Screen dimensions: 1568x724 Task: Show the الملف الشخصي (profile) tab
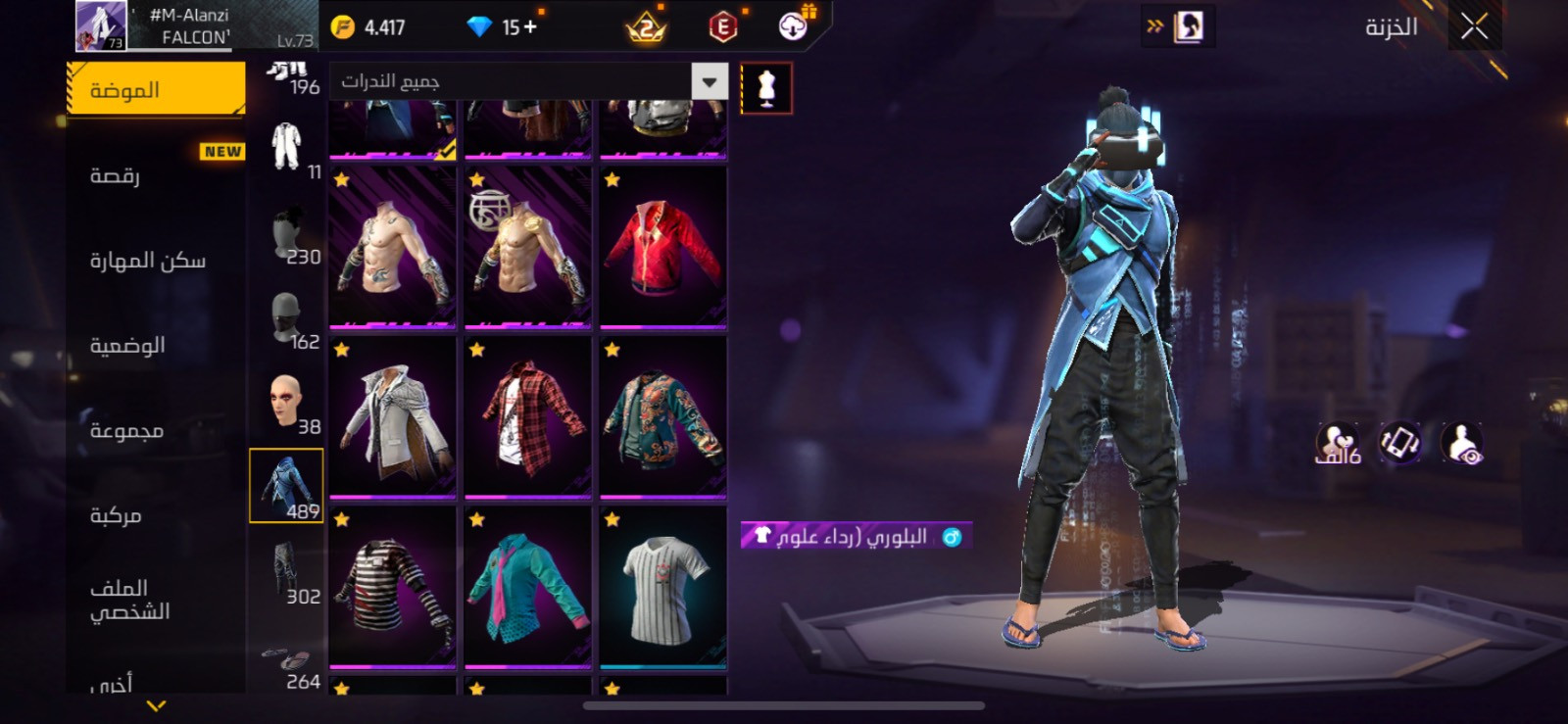point(156,600)
